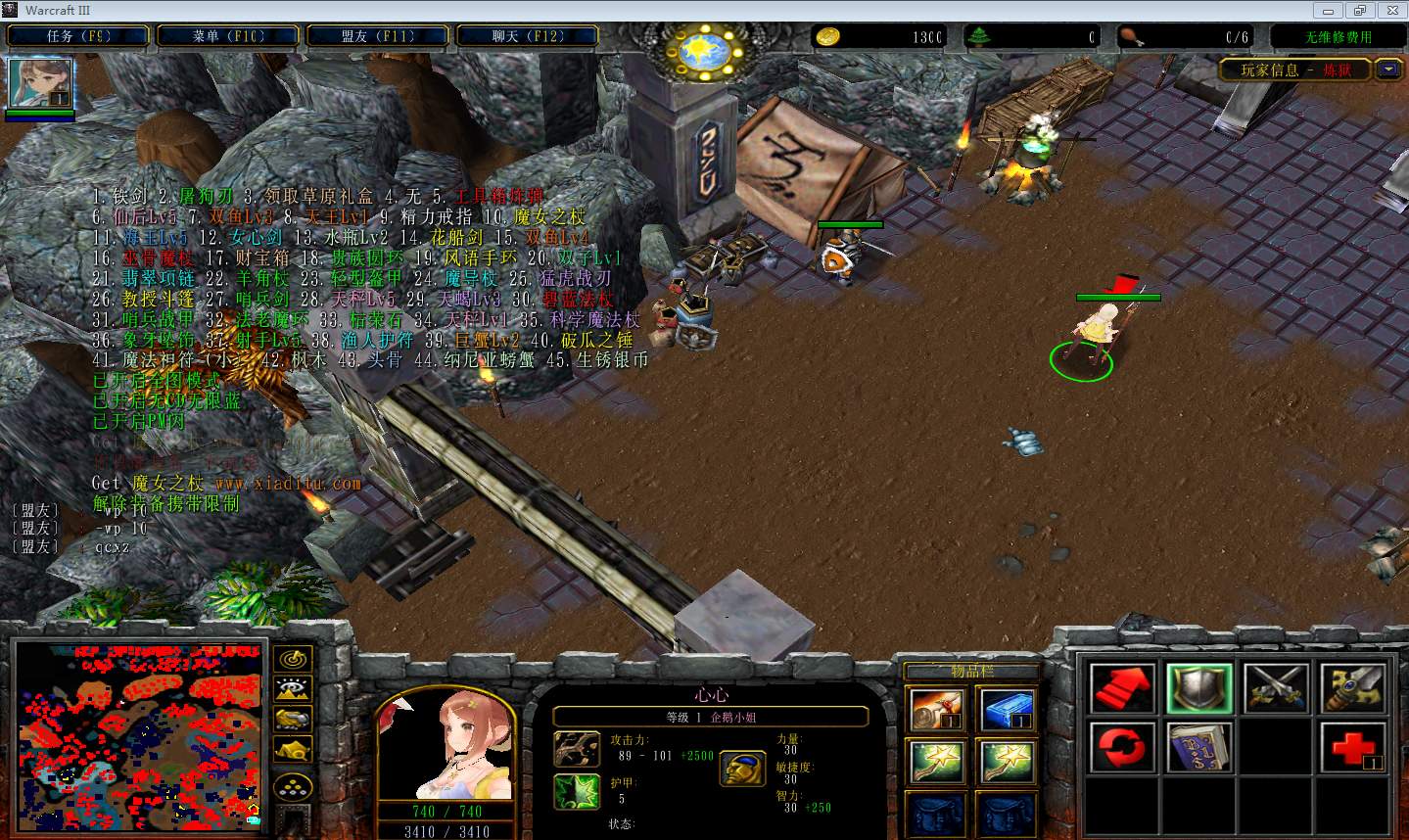Expand the 玩家信息 player info dropdown arrow
Screen dimensions: 1409x840
(x=1388, y=70)
